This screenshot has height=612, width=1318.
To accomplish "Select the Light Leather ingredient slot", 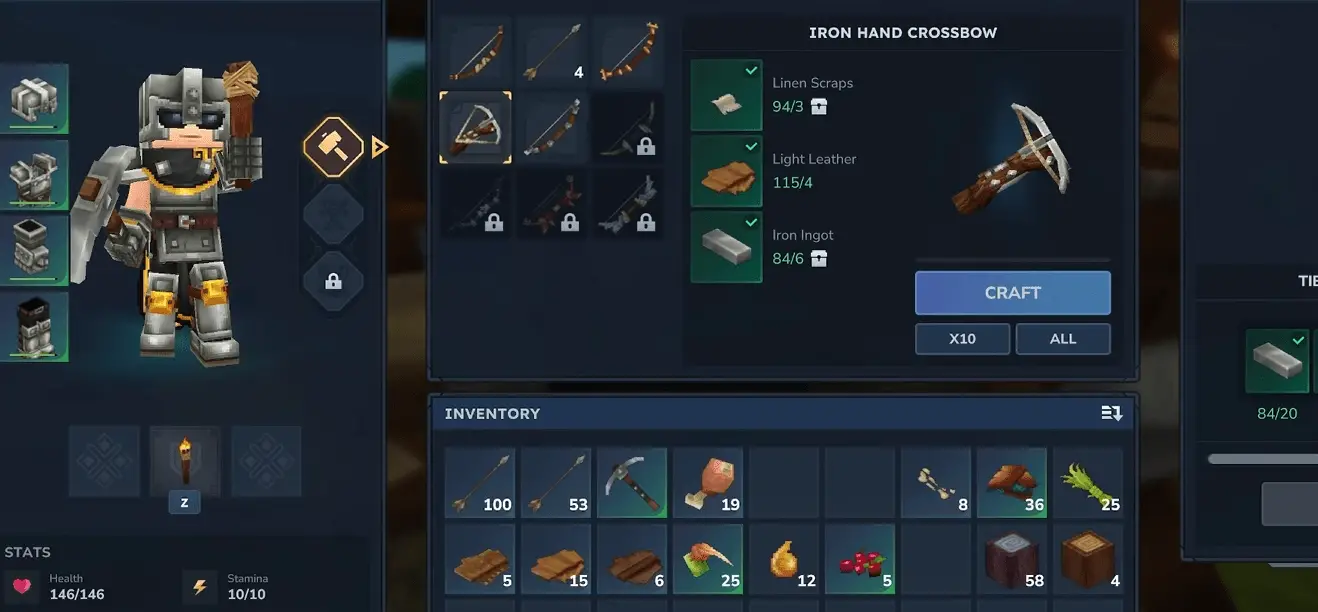I will (x=726, y=171).
